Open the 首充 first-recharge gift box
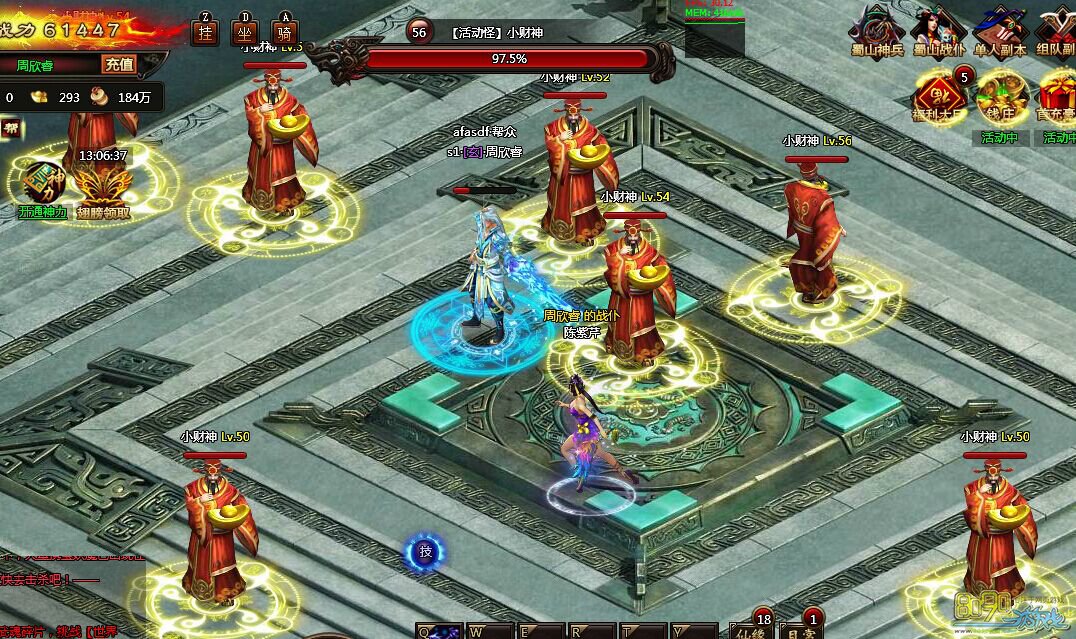Screen dimensions: 1076x639 (1056, 97)
